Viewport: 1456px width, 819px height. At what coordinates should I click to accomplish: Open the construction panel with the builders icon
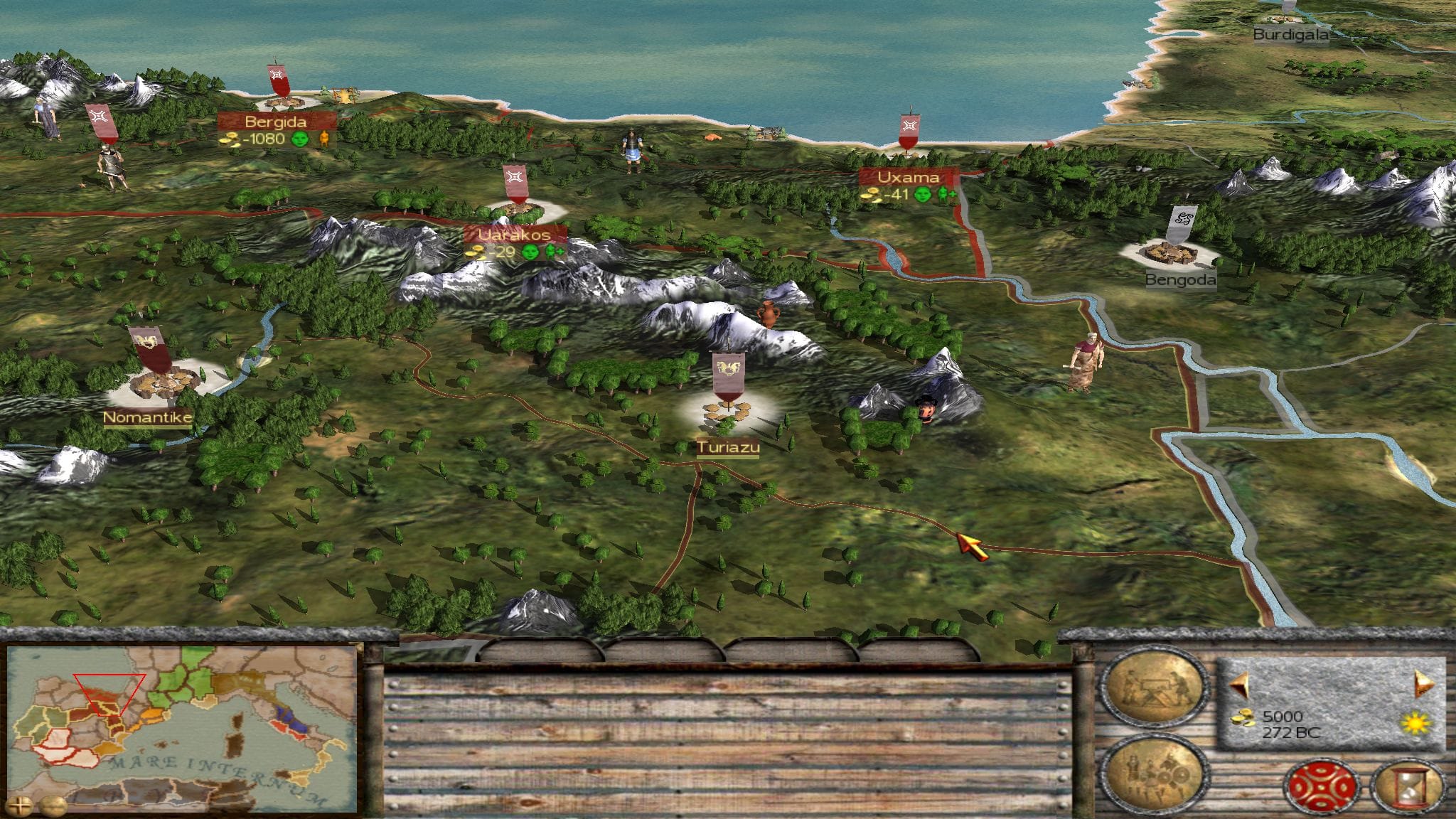coord(1153,687)
